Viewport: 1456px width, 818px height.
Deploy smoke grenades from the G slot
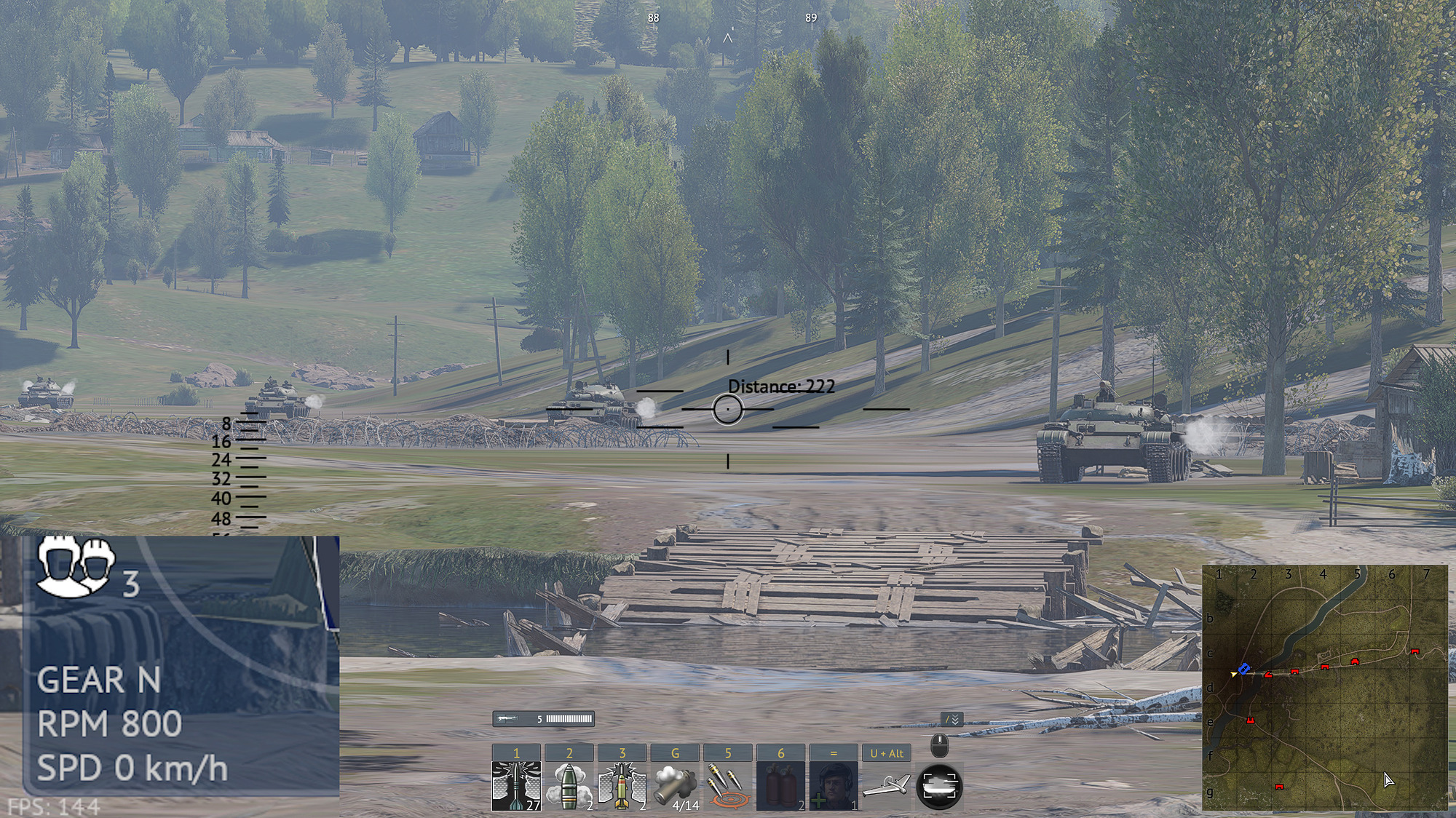click(x=675, y=786)
